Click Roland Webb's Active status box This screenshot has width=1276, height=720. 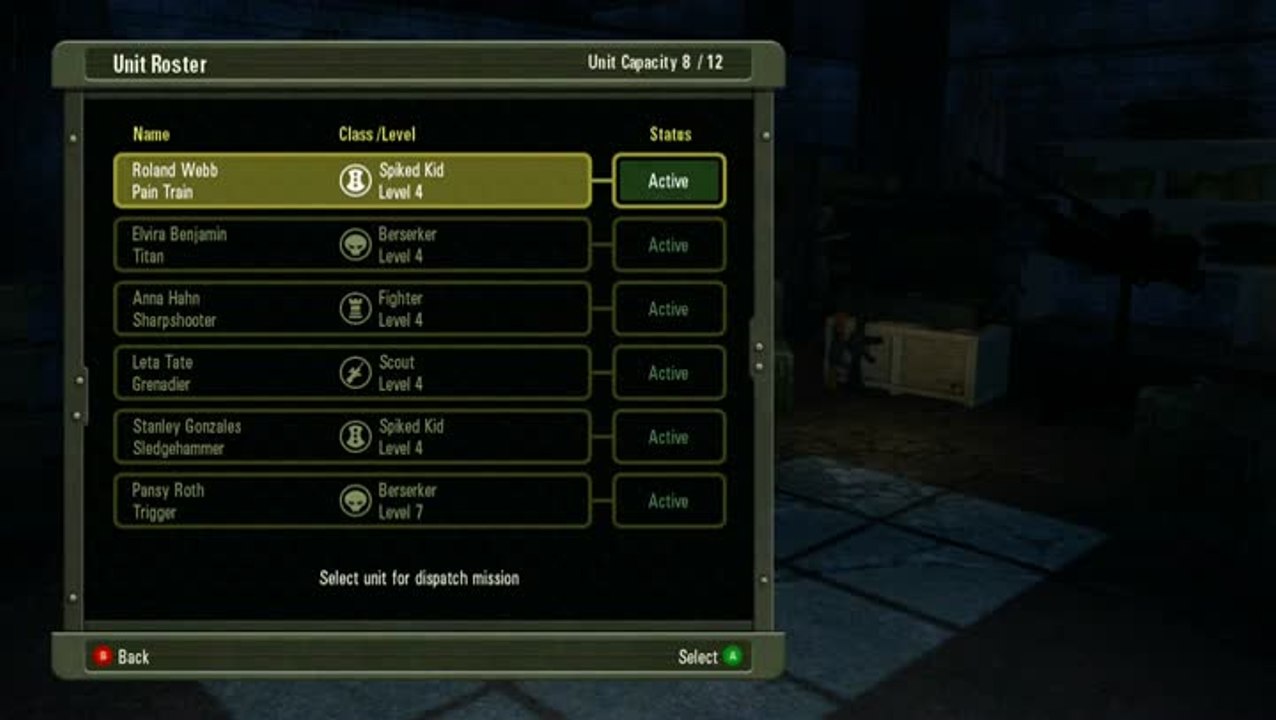[x=668, y=181]
